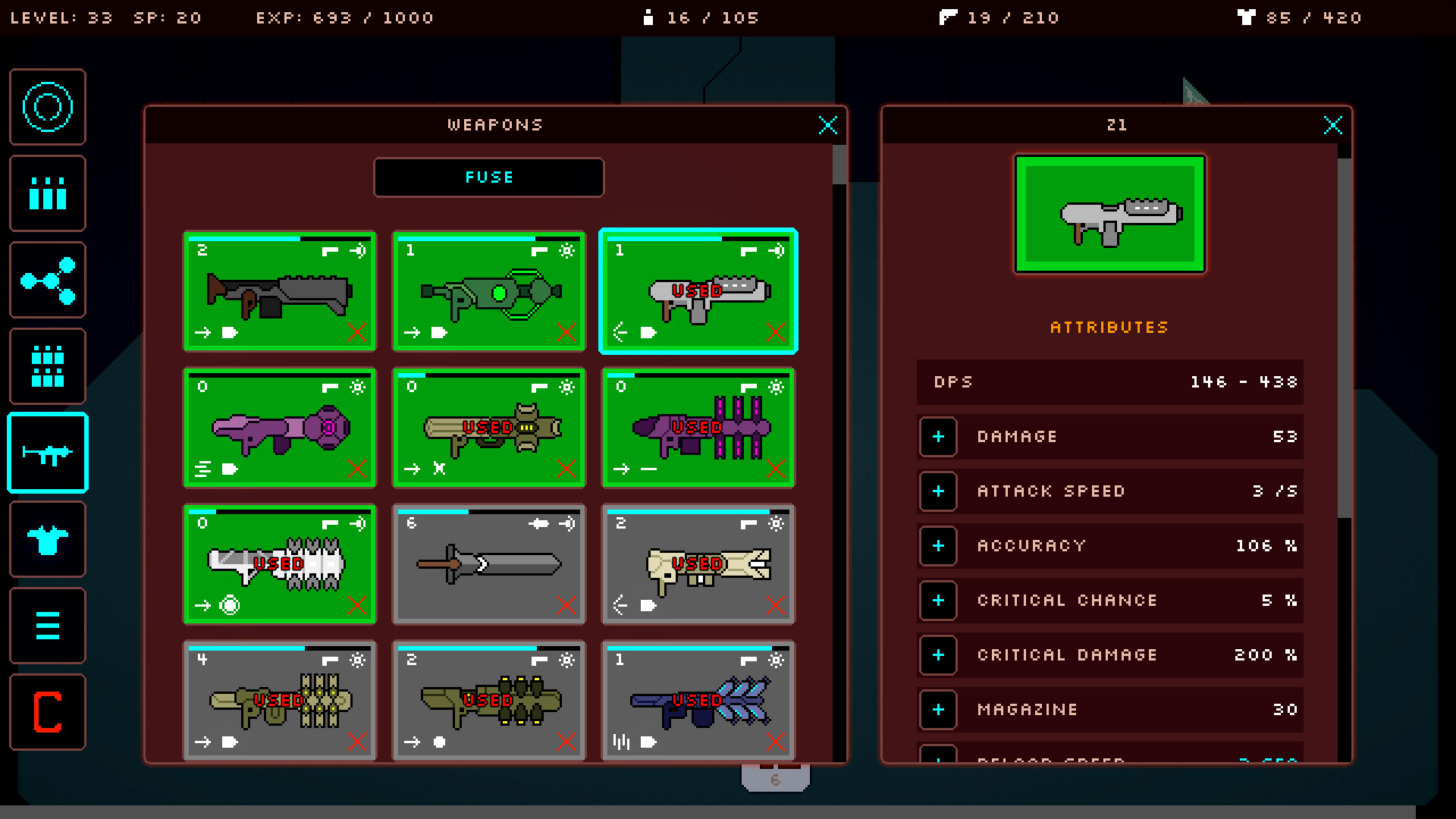The width and height of the screenshot is (1456, 819).
Task: Select the purple rocket launcher weapon
Action: pyautogui.click(x=279, y=428)
